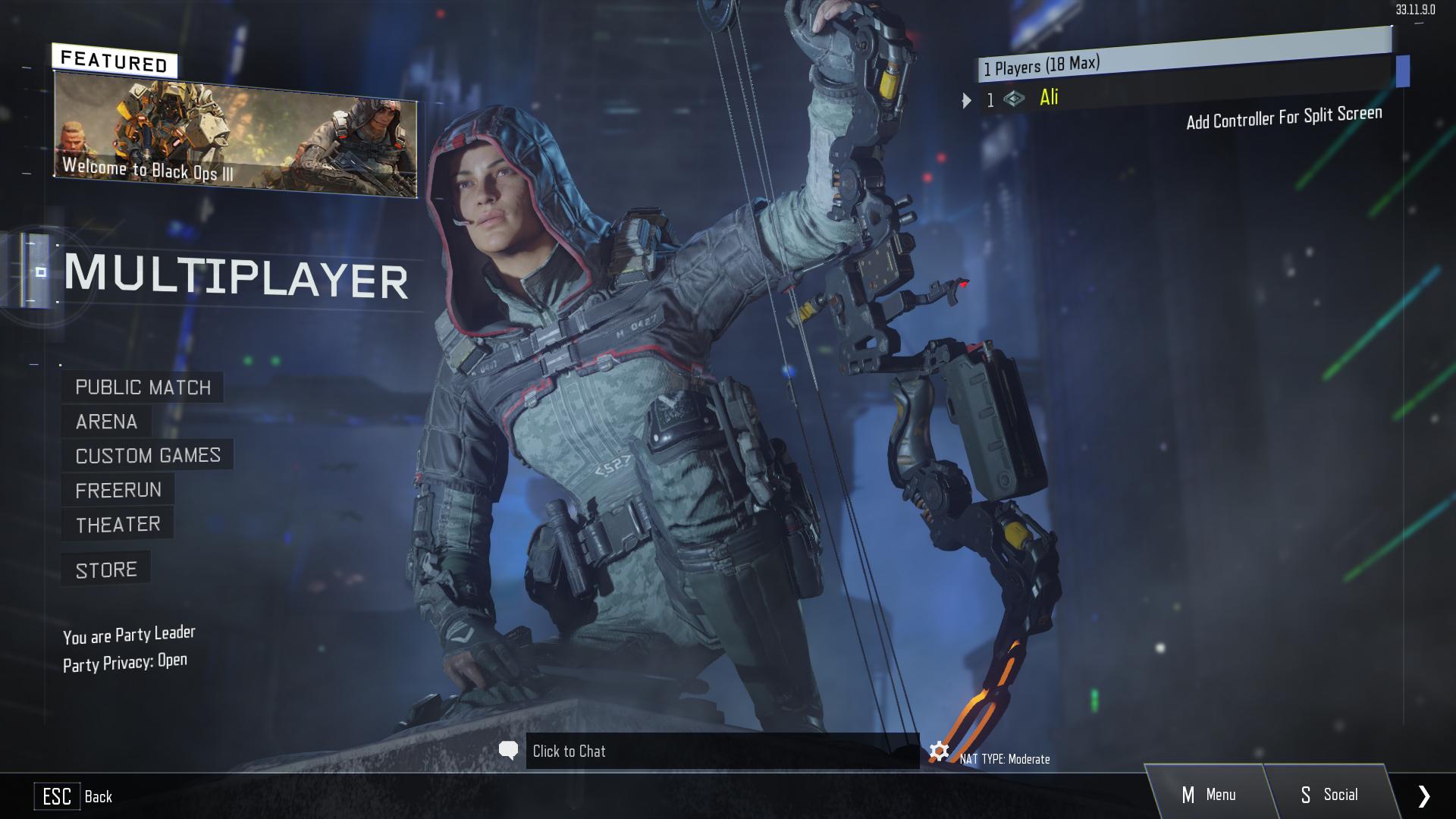Choose Custom Games from the menu
Viewport: 1456px width, 819px height.
pos(148,456)
